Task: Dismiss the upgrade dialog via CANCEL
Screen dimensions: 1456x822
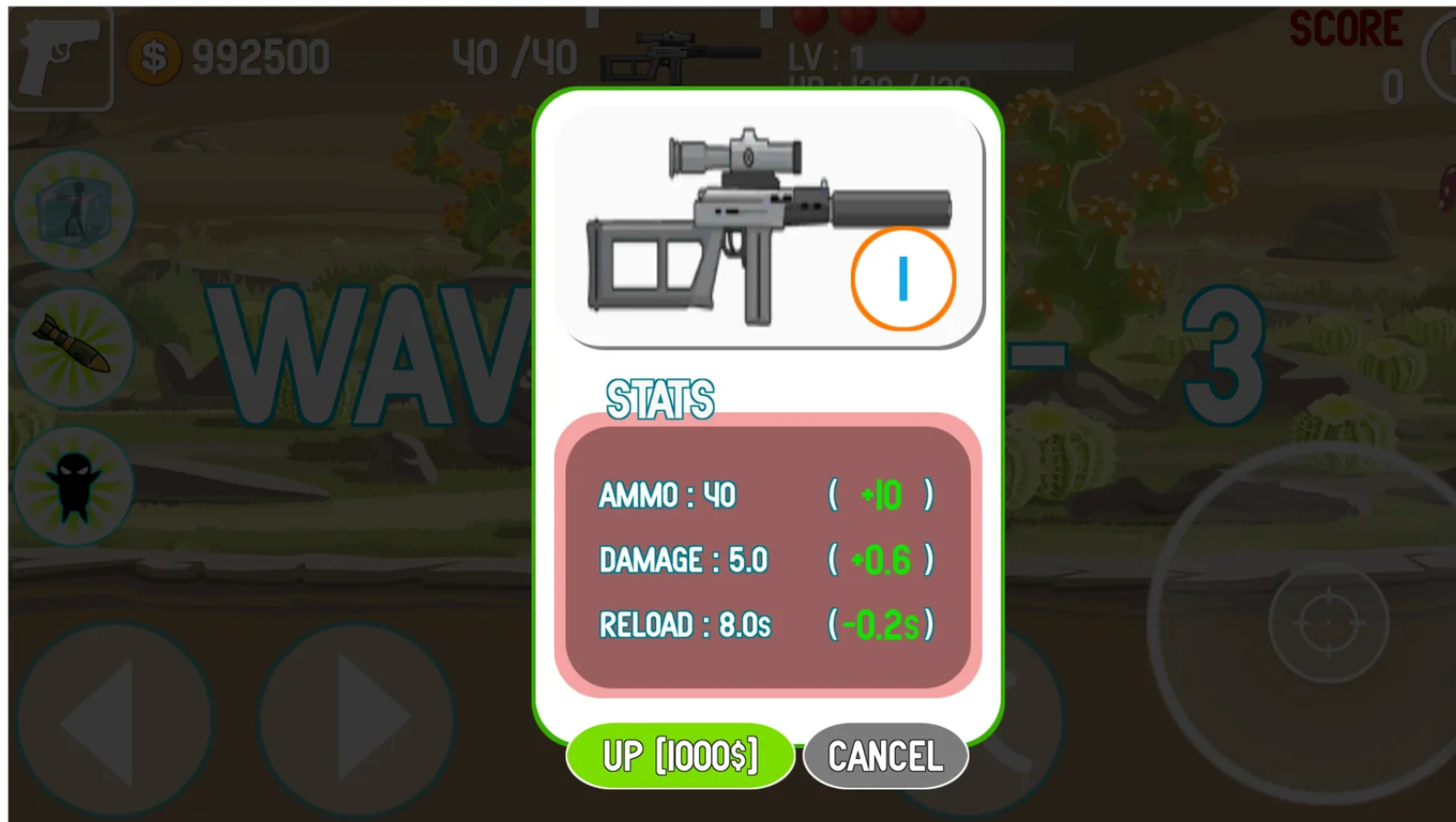Action: coord(884,755)
